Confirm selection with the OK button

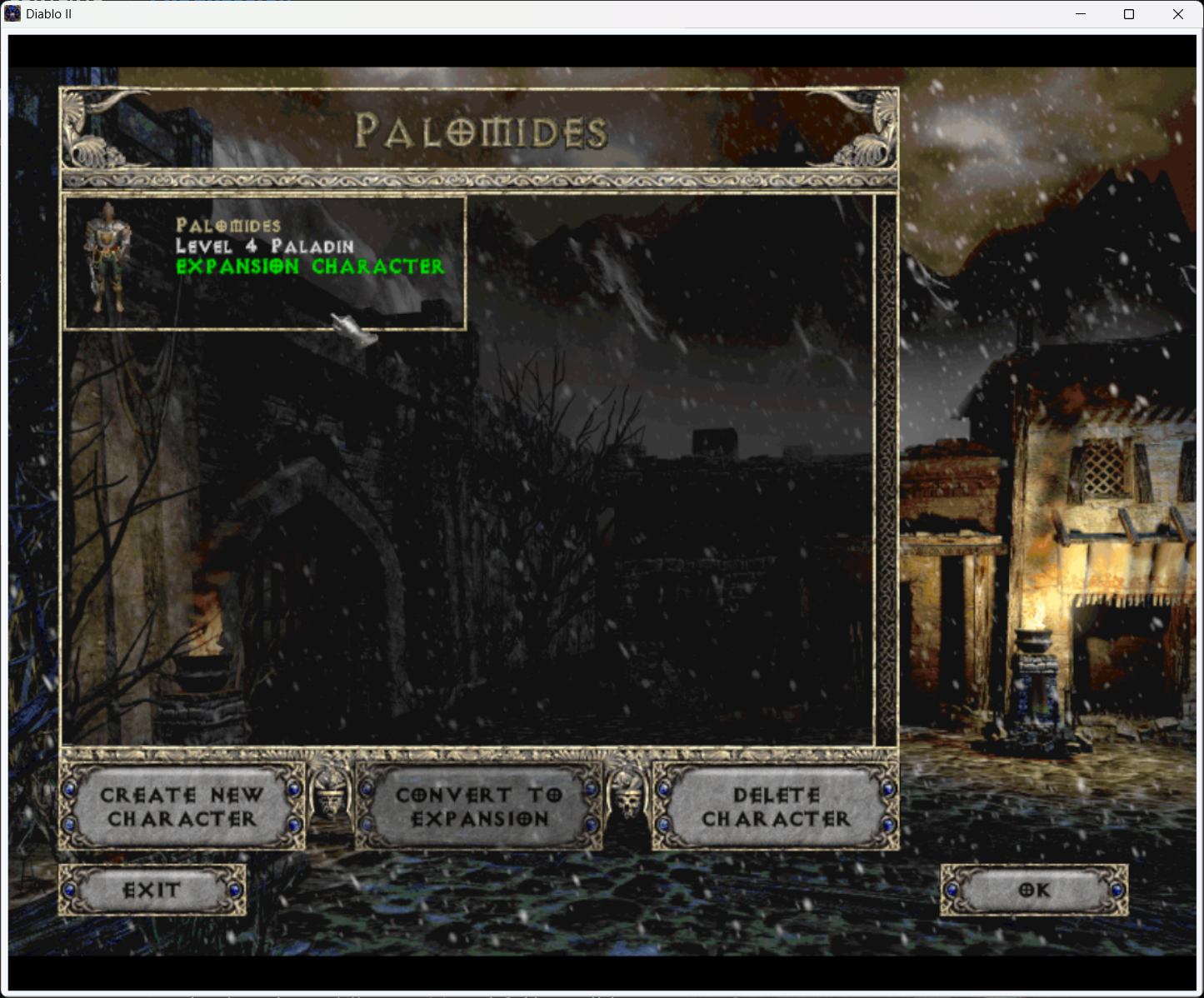click(x=1034, y=891)
